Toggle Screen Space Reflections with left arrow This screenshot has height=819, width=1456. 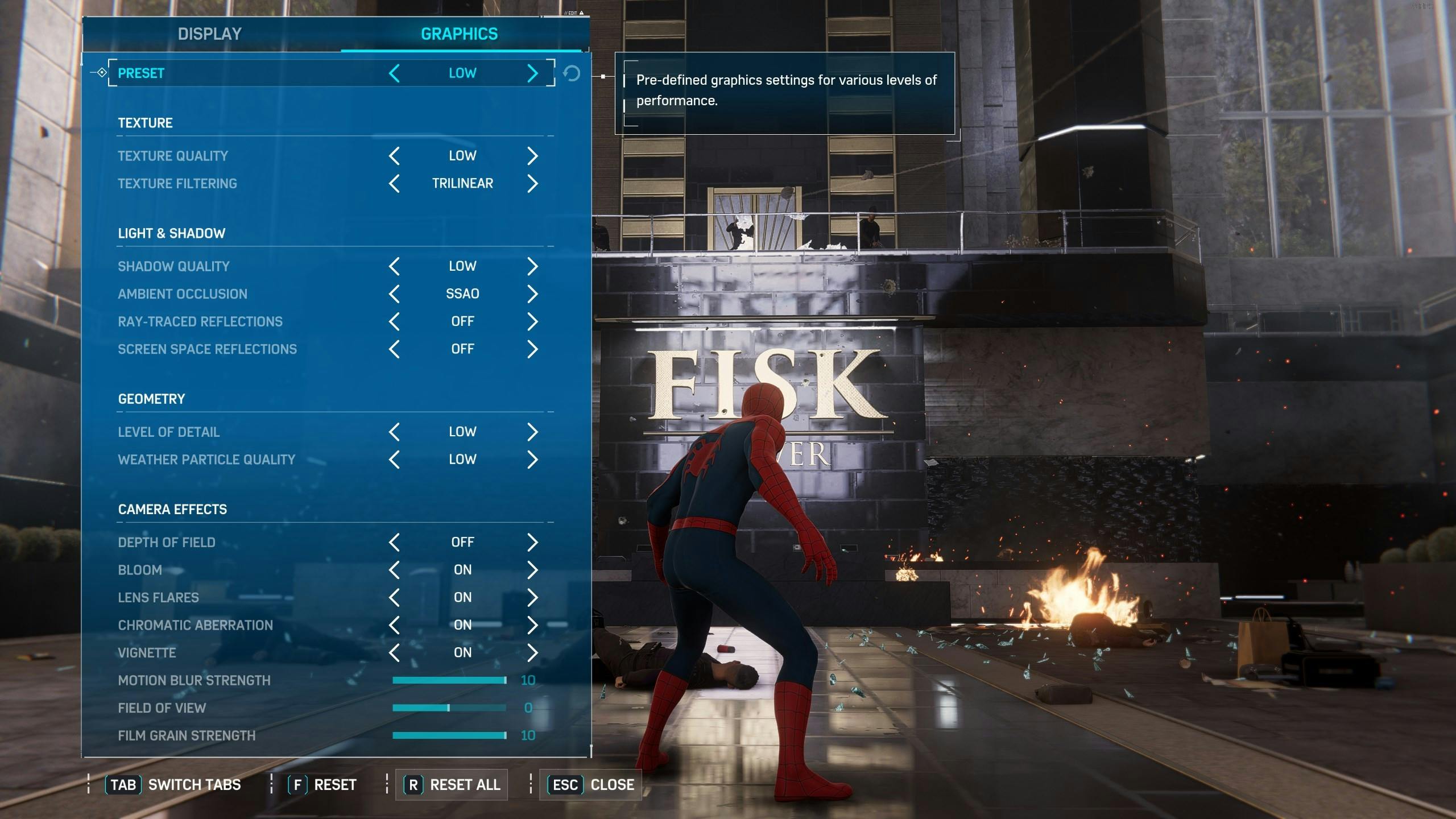tap(394, 349)
